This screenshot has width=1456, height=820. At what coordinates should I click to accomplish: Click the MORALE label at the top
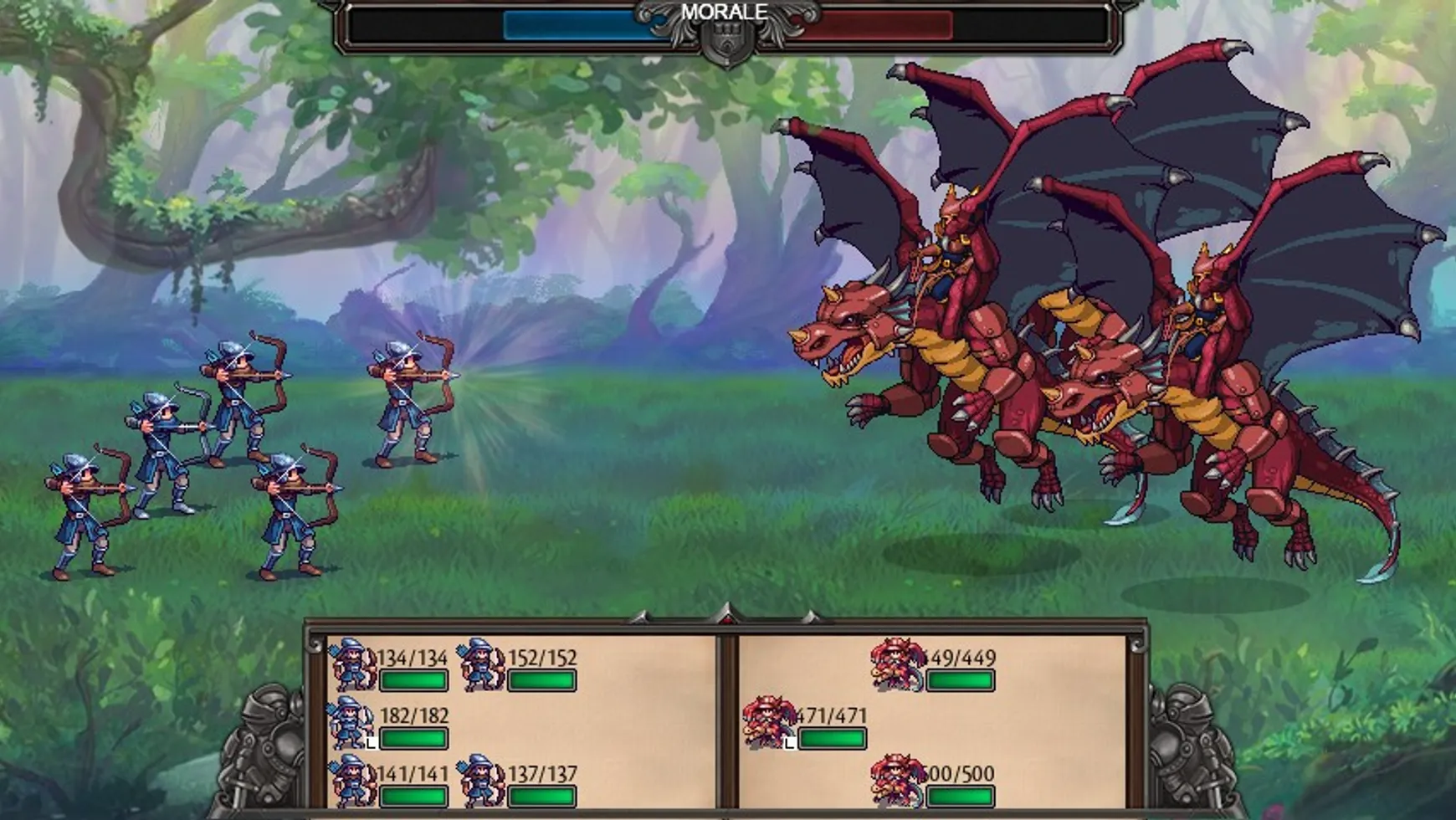click(x=723, y=13)
